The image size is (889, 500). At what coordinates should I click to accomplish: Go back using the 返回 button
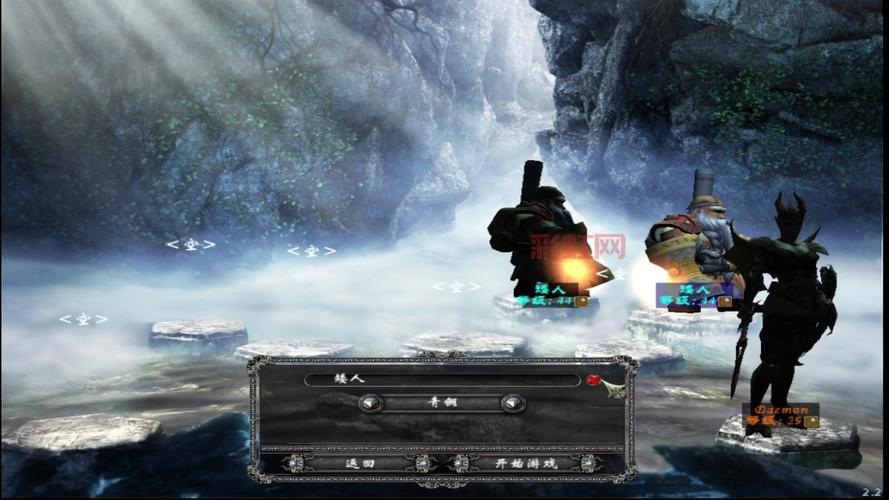click(359, 463)
